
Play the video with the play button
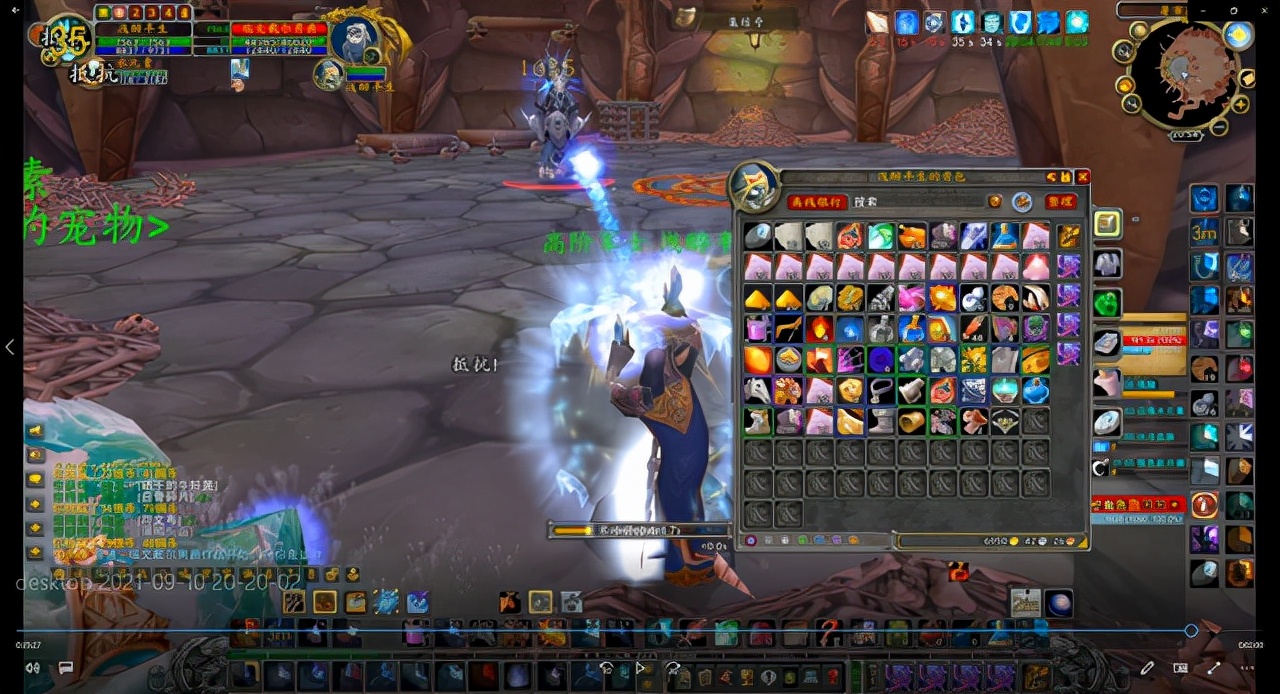(x=640, y=667)
